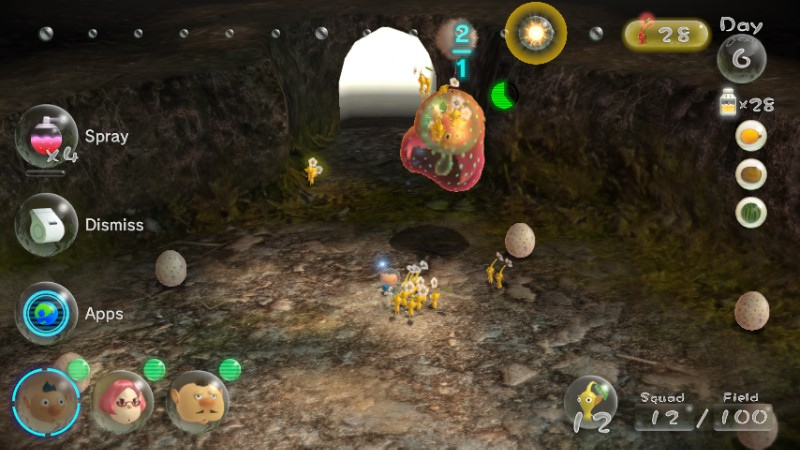This screenshot has width=800, height=450.
Task: Switch to the pink-haired leader portrait
Action: coord(122,401)
